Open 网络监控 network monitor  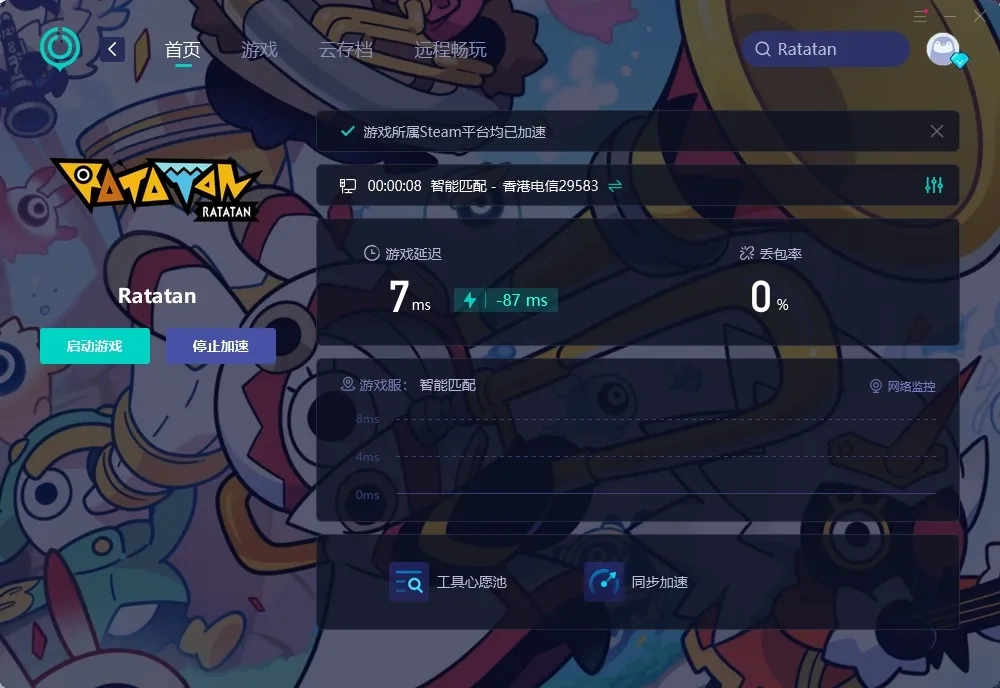[903, 386]
